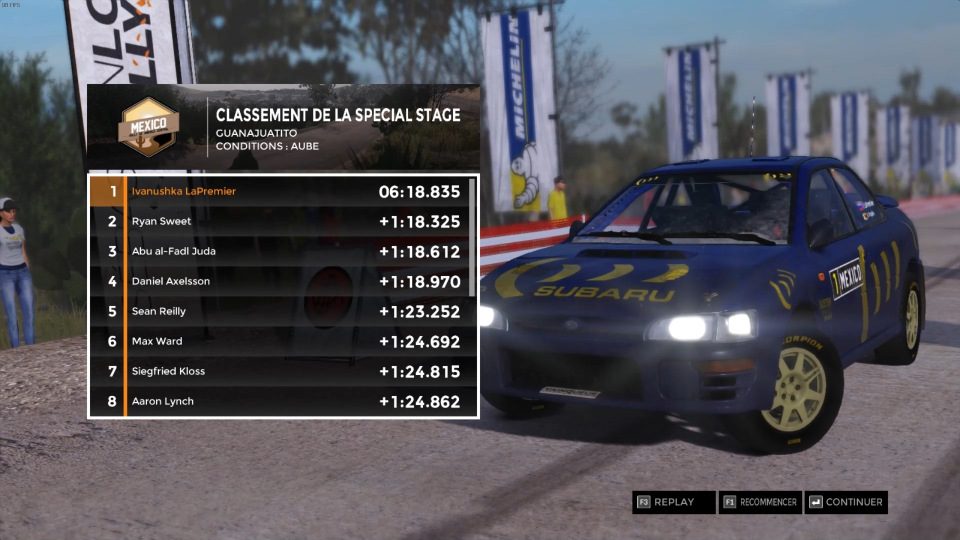Viewport: 960px width, 540px height.
Task: Select Sean Reilly's leaderboard entry
Action: [280, 311]
